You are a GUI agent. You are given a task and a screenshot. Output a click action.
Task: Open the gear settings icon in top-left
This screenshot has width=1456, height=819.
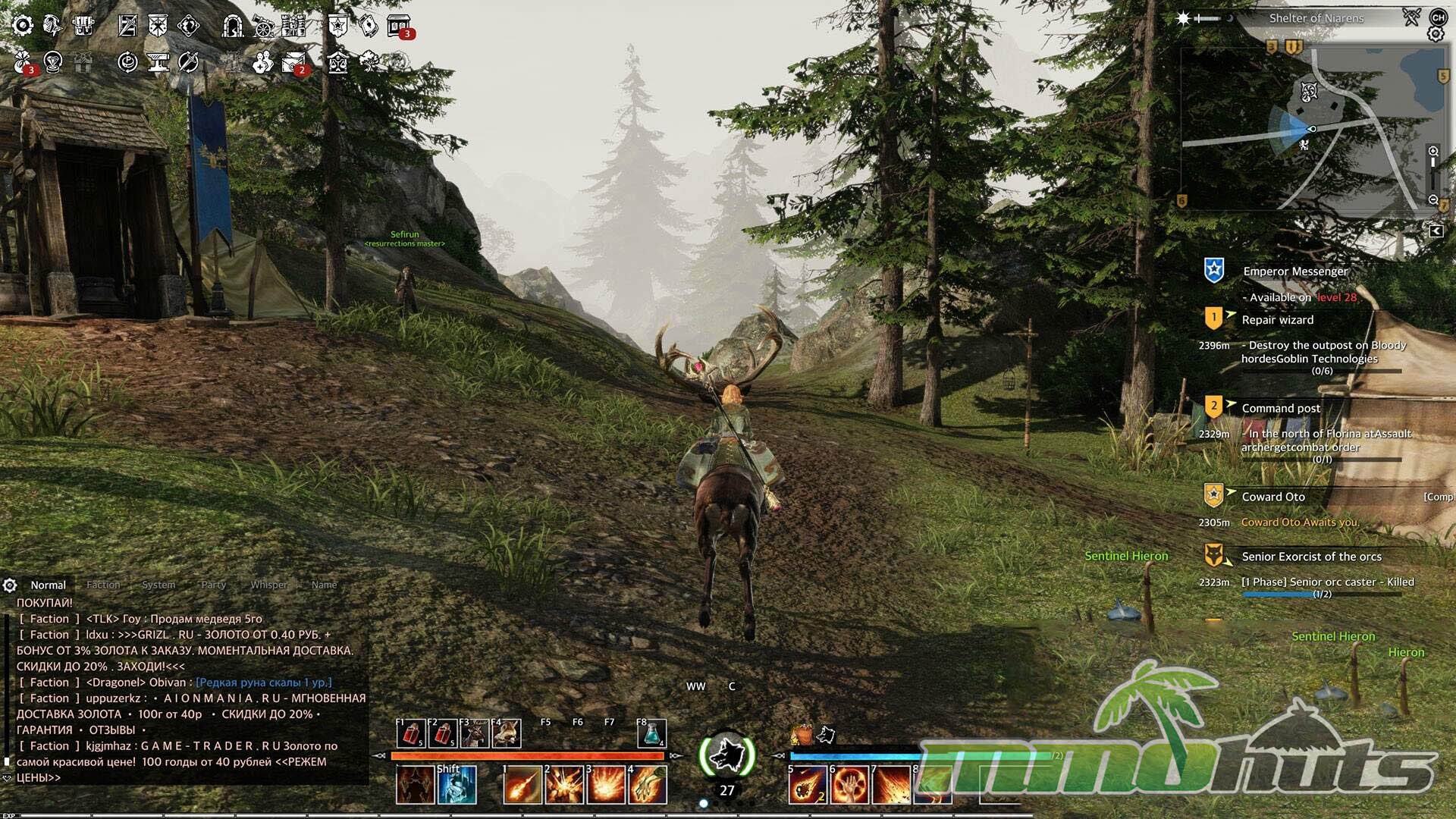tap(23, 26)
